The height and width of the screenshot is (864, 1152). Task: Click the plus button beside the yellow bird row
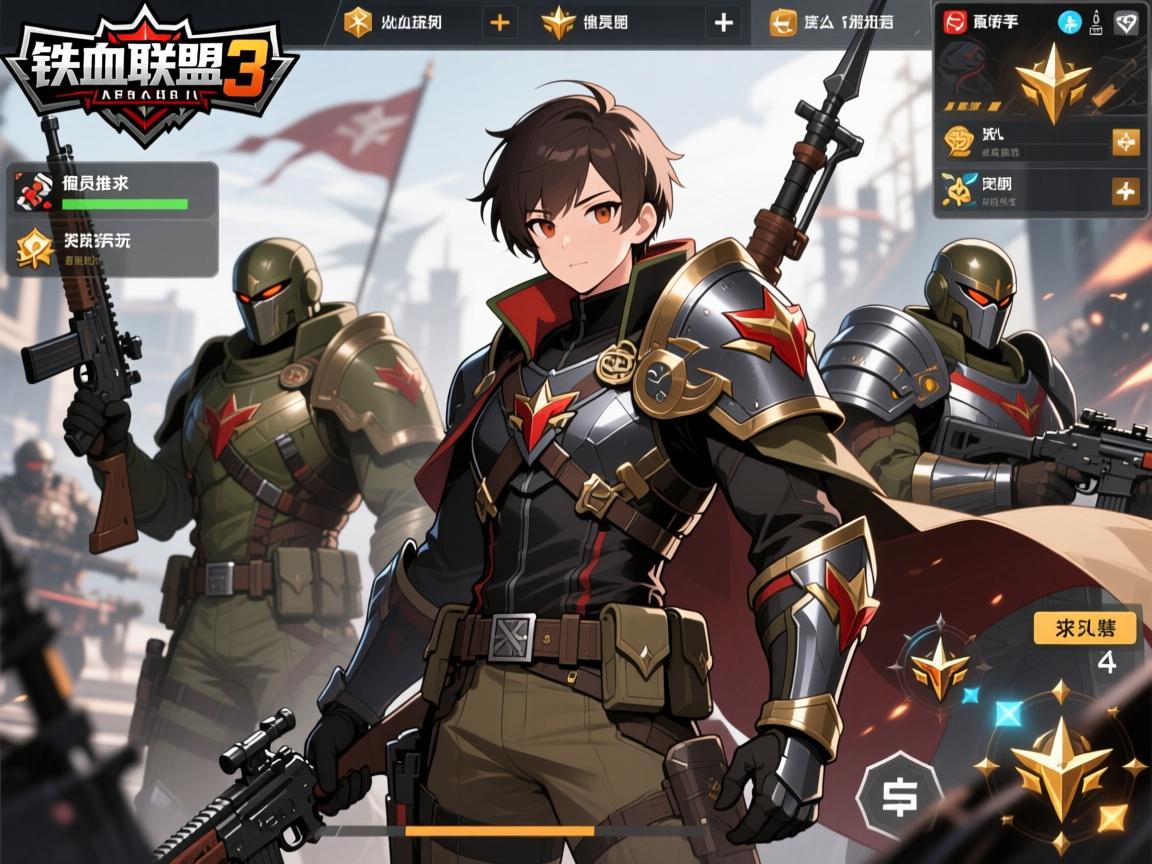pyautogui.click(x=1126, y=190)
